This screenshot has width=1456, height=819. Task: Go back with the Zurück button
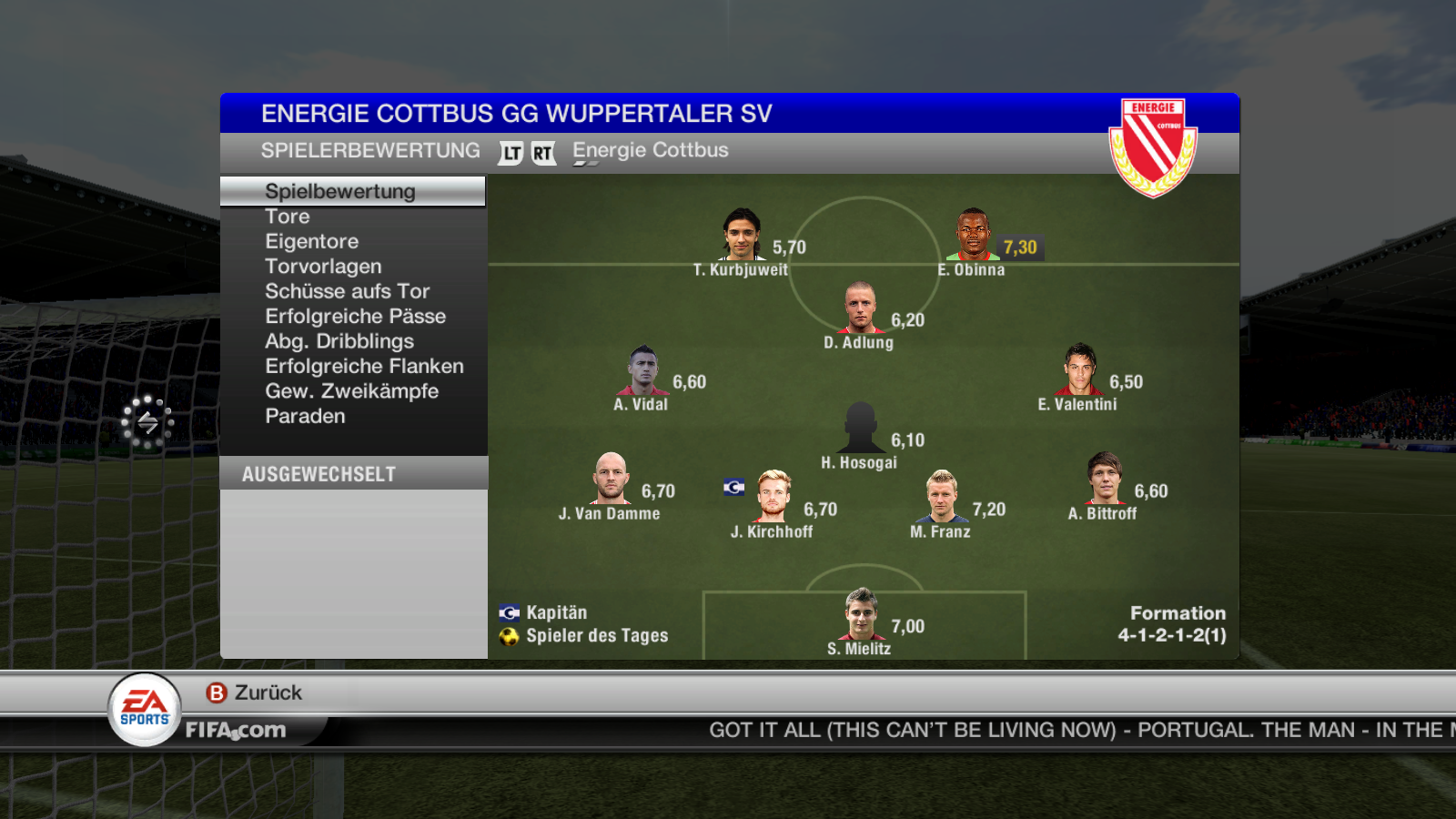[x=255, y=693]
